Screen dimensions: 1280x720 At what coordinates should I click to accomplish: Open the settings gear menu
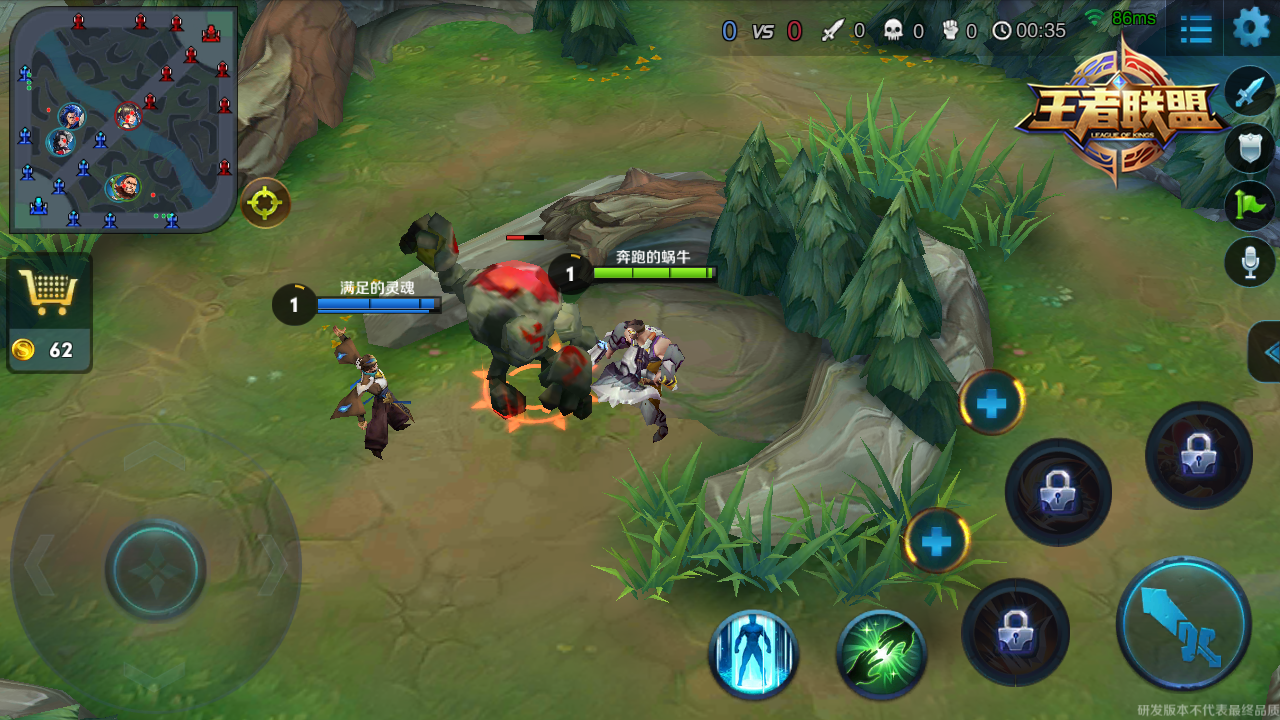pyautogui.click(x=1251, y=27)
